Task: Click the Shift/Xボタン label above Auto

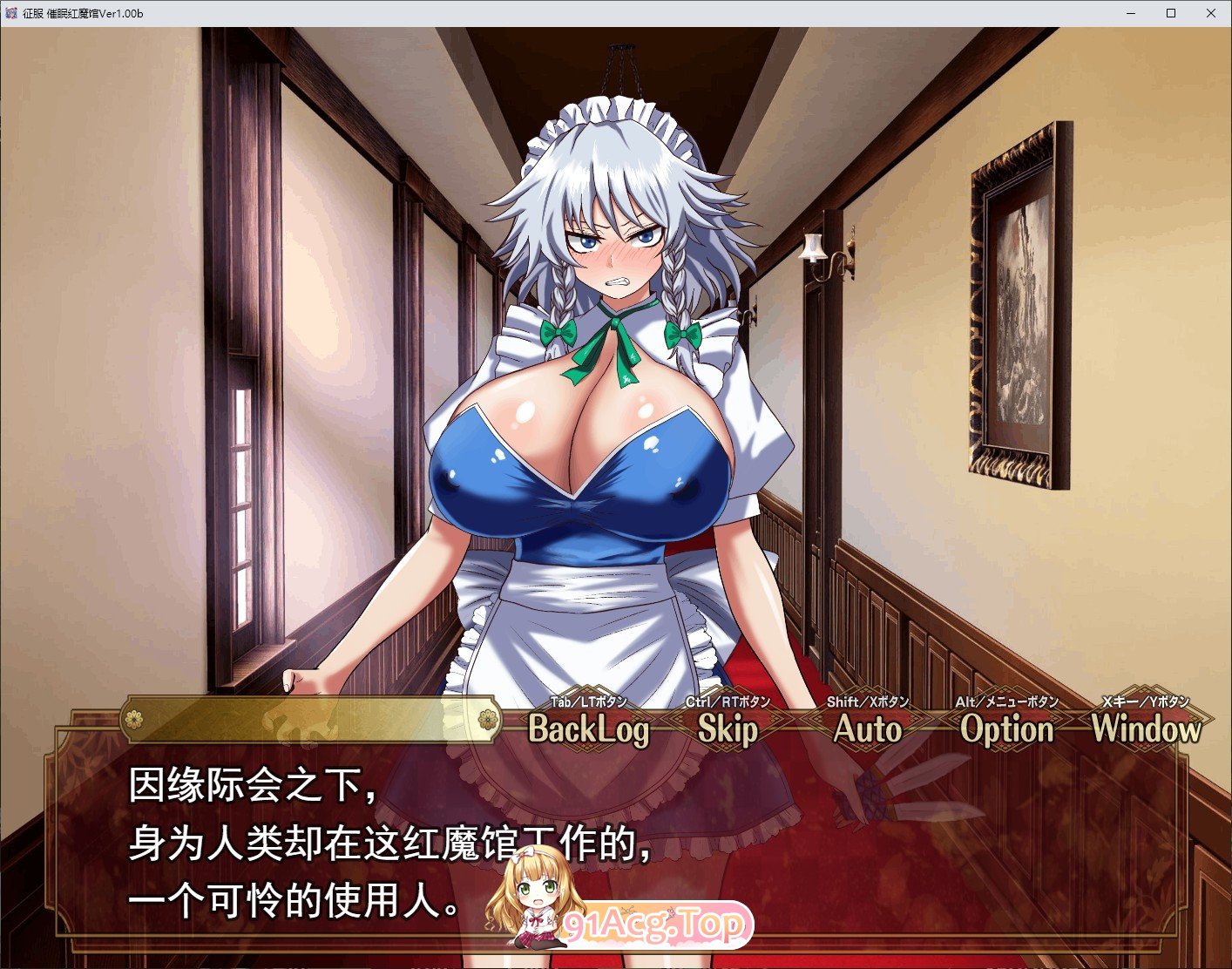Action: pyautogui.click(x=868, y=701)
